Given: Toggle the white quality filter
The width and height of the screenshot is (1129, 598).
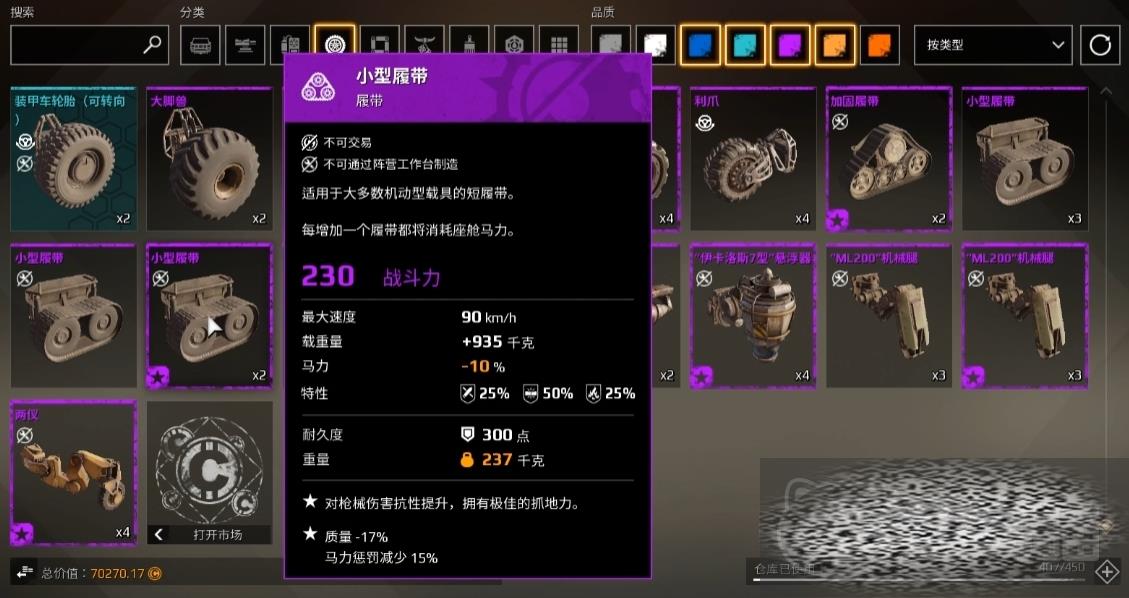Looking at the screenshot, I should click(x=656, y=45).
